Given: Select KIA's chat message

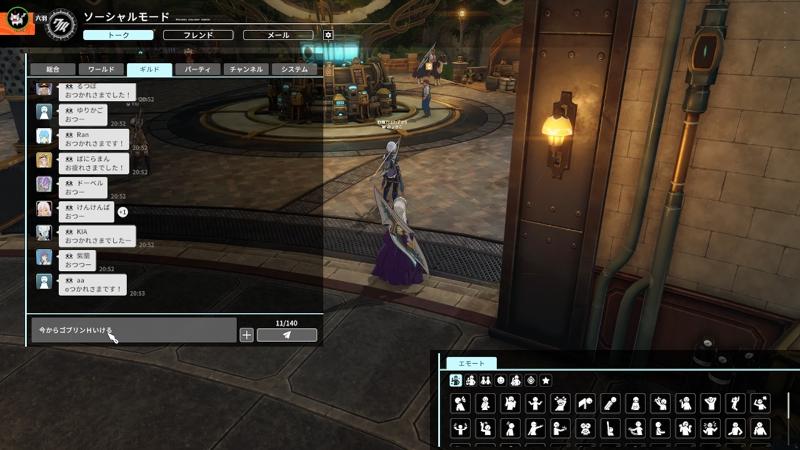Looking at the screenshot, I should (x=99, y=236).
